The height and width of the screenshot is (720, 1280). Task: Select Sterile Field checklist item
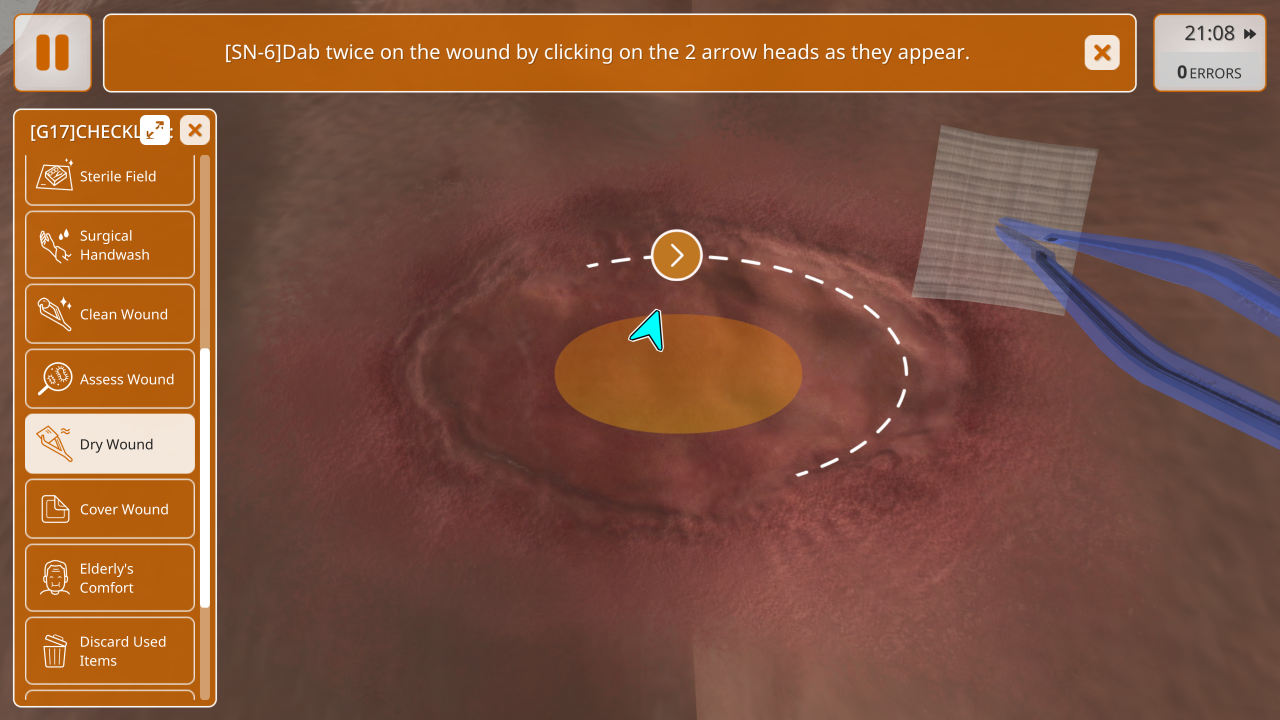coord(110,177)
